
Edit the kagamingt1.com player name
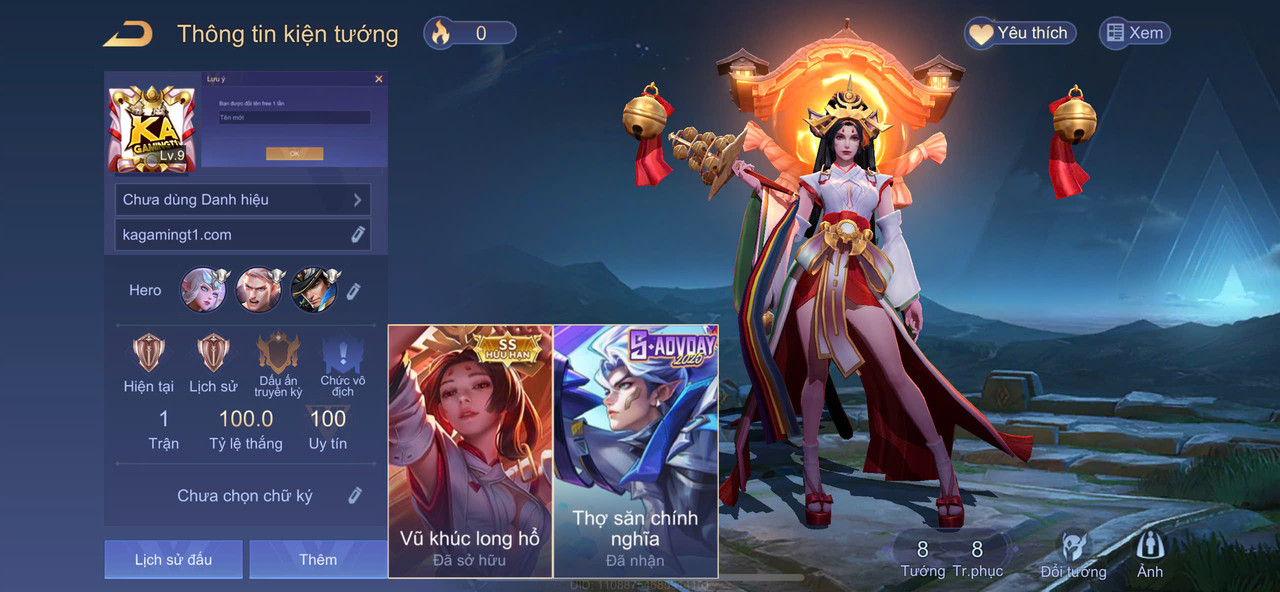click(x=357, y=235)
